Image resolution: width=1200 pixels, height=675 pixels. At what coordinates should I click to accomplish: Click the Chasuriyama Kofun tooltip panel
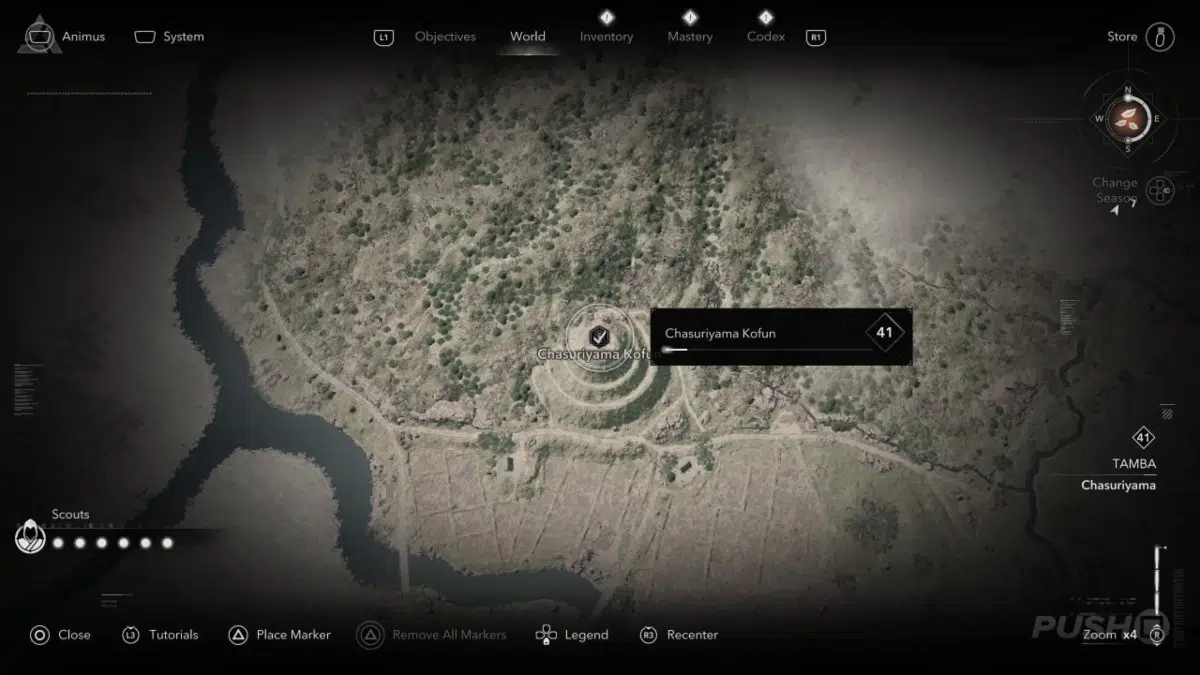pos(781,336)
